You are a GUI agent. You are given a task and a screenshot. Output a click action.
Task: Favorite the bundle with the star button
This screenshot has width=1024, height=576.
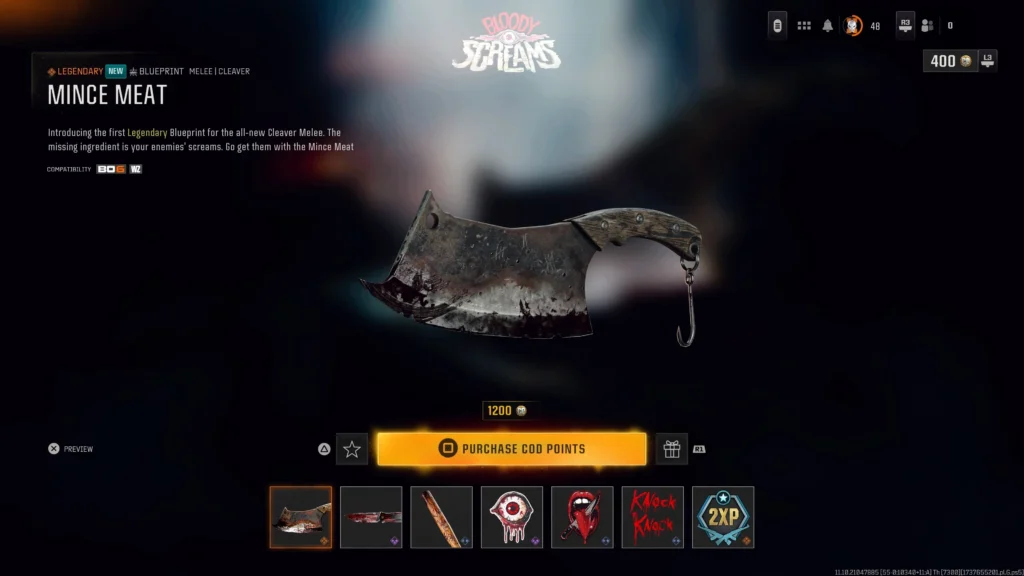(x=352, y=449)
